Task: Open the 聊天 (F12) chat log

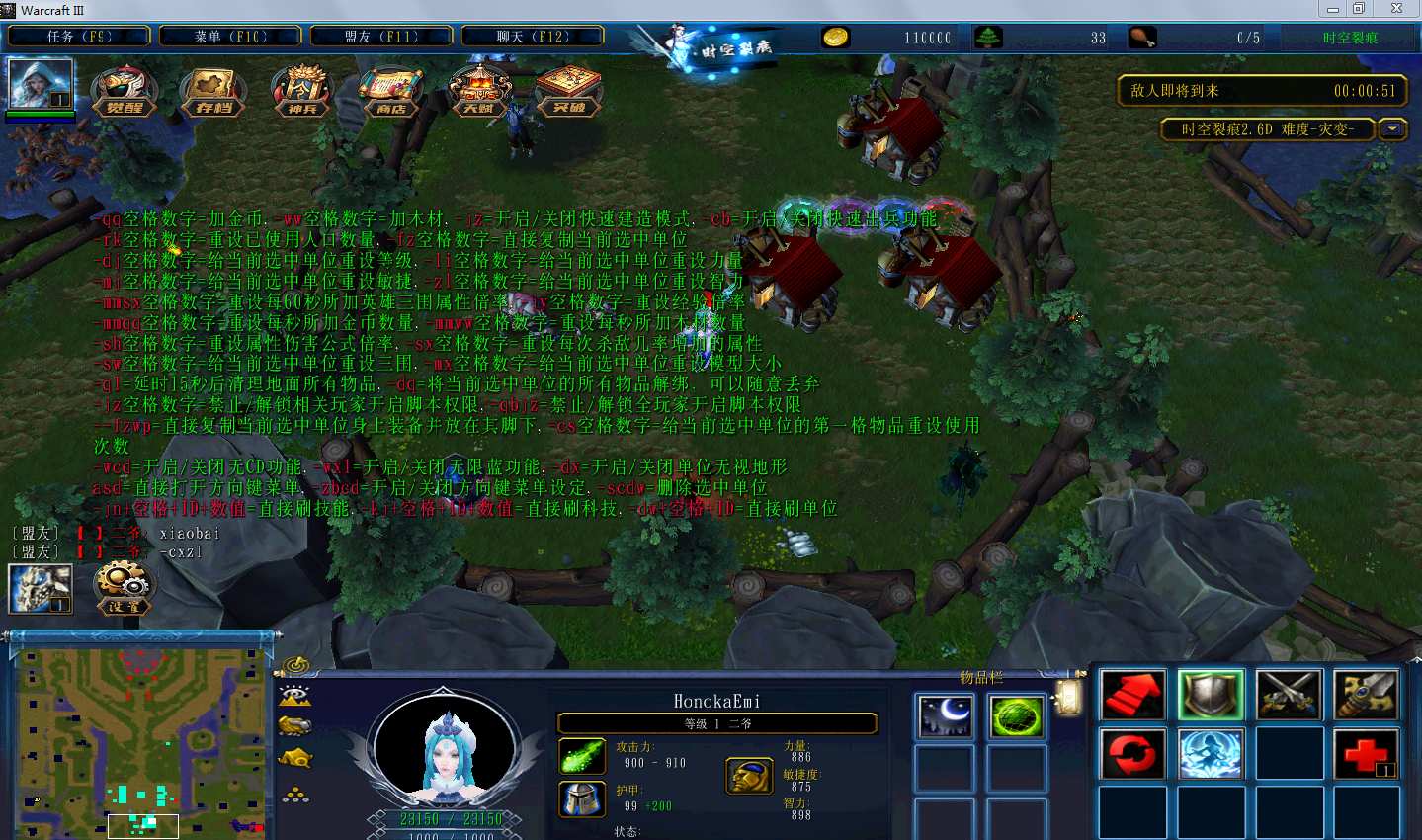Action: click(x=533, y=37)
